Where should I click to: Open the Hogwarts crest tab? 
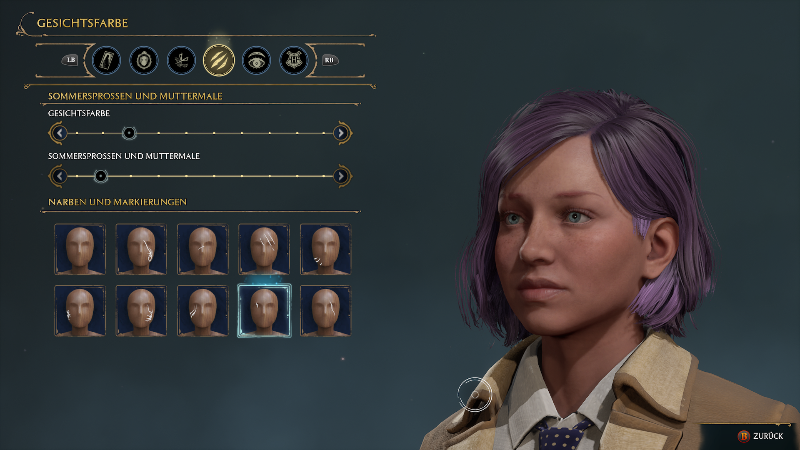click(x=294, y=60)
